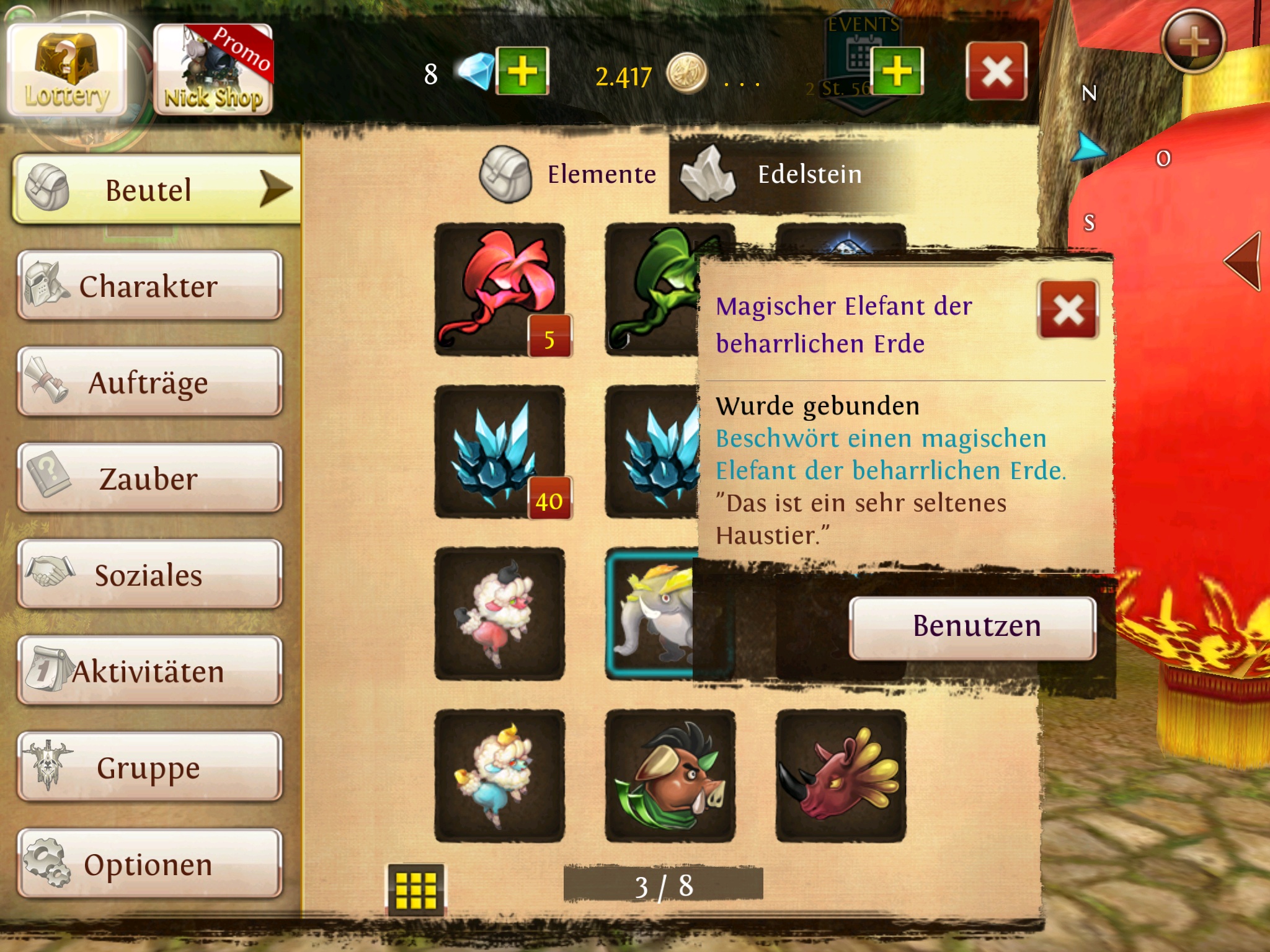Open the Lottery chest
The image size is (1270, 952).
click(x=67, y=71)
